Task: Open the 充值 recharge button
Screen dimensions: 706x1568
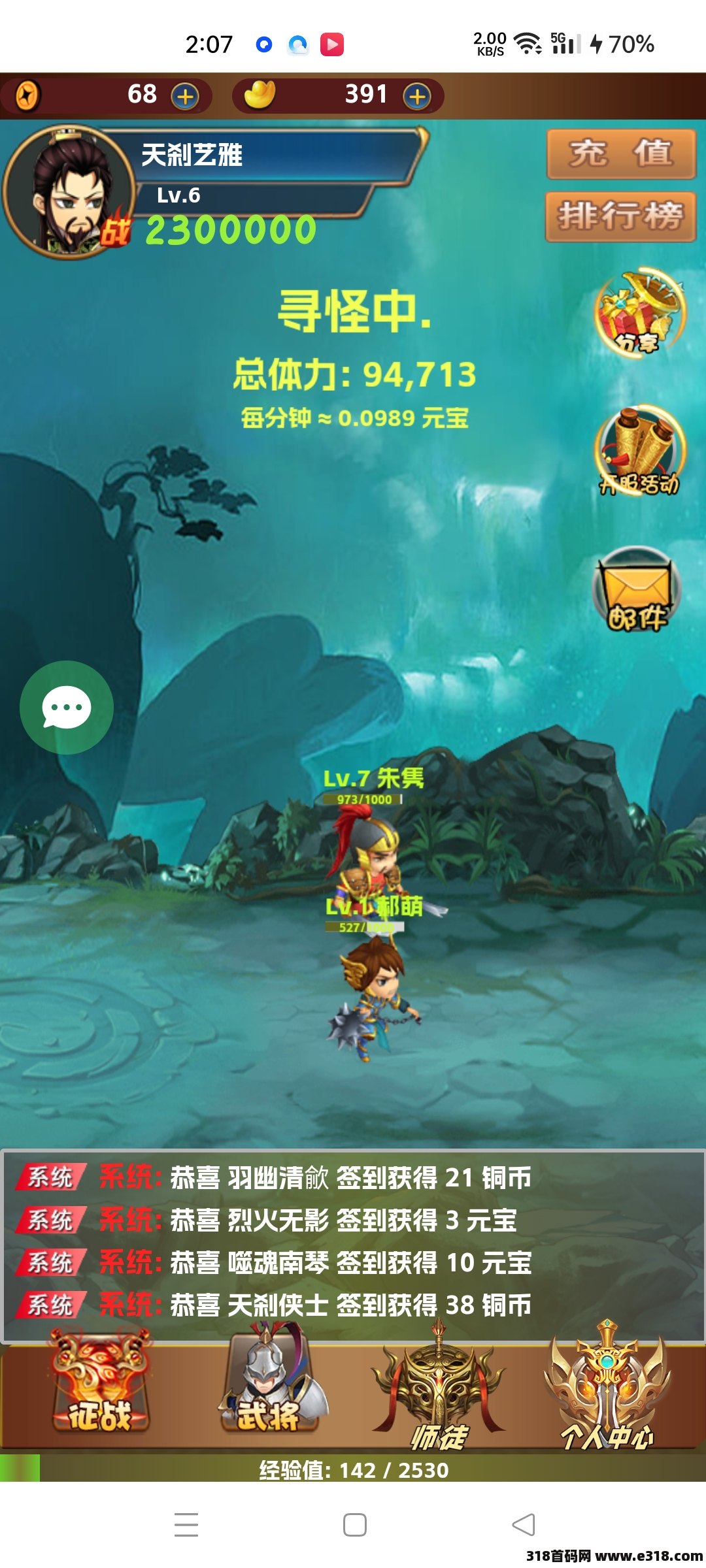Action: click(620, 154)
